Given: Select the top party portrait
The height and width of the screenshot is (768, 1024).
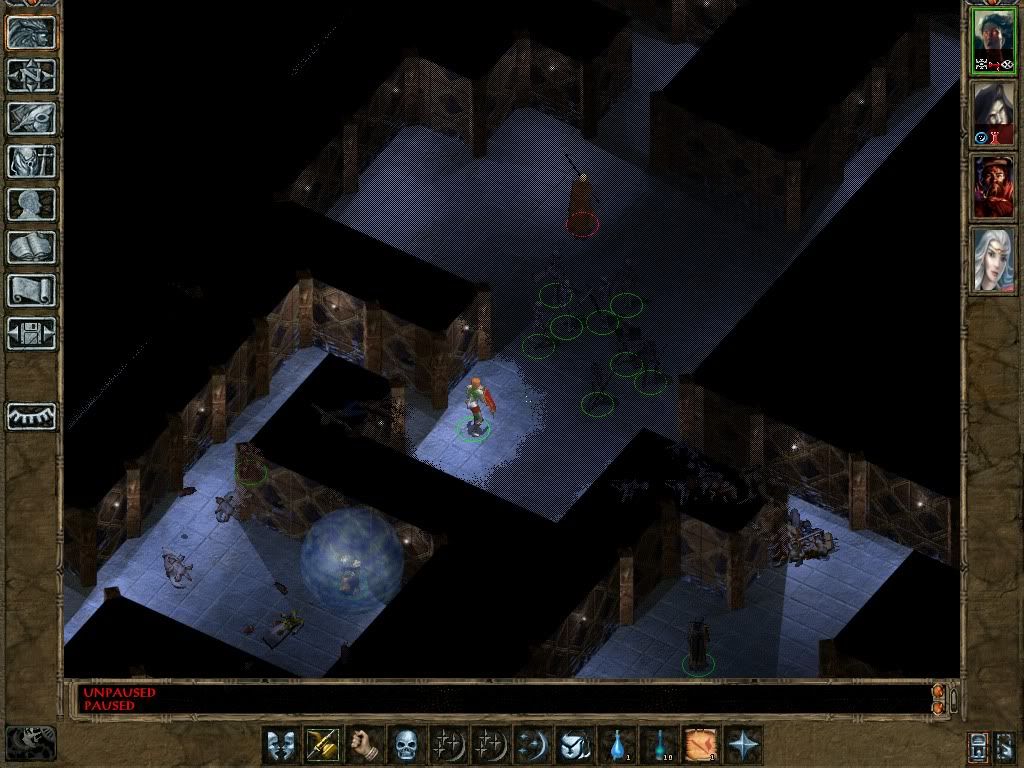Looking at the screenshot, I should click(993, 40).
